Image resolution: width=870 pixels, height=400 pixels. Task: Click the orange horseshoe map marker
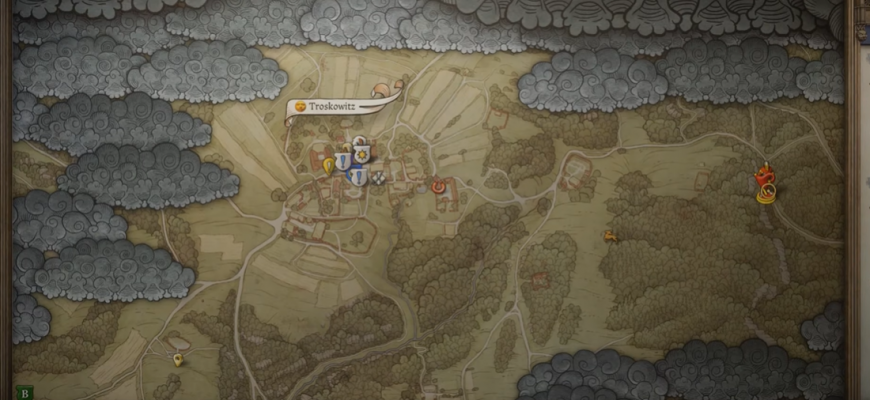[437, 184]
